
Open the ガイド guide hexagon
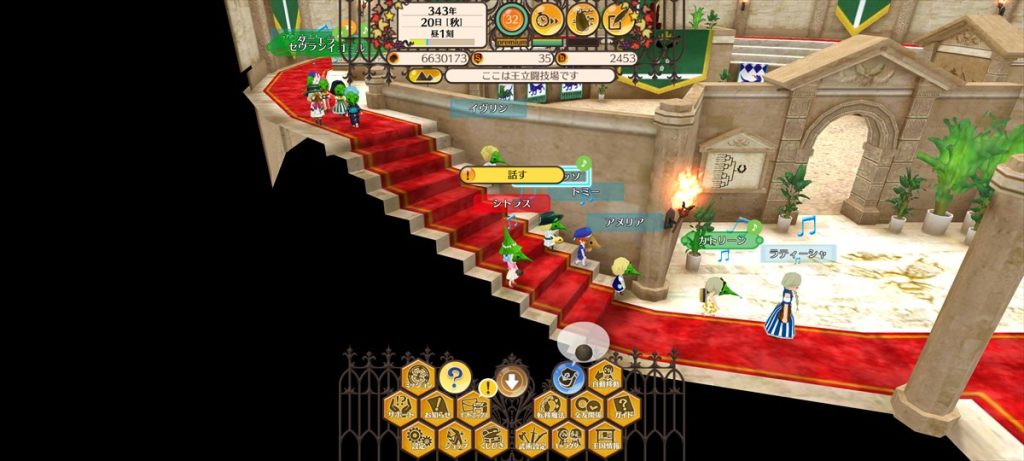[622, 406]
